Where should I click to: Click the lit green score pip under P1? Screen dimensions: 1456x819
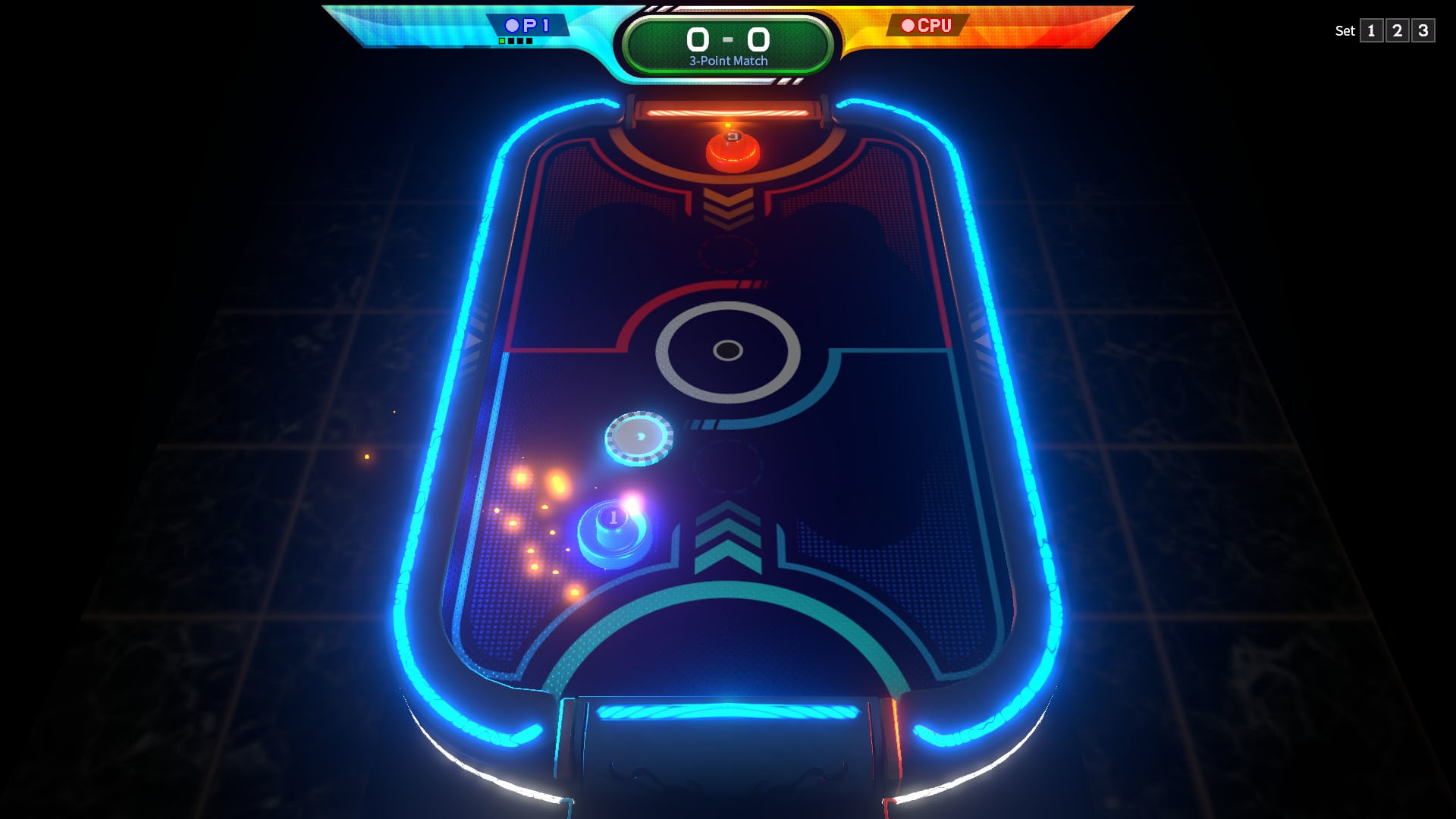pyautogui.click(x=502, y=41)
